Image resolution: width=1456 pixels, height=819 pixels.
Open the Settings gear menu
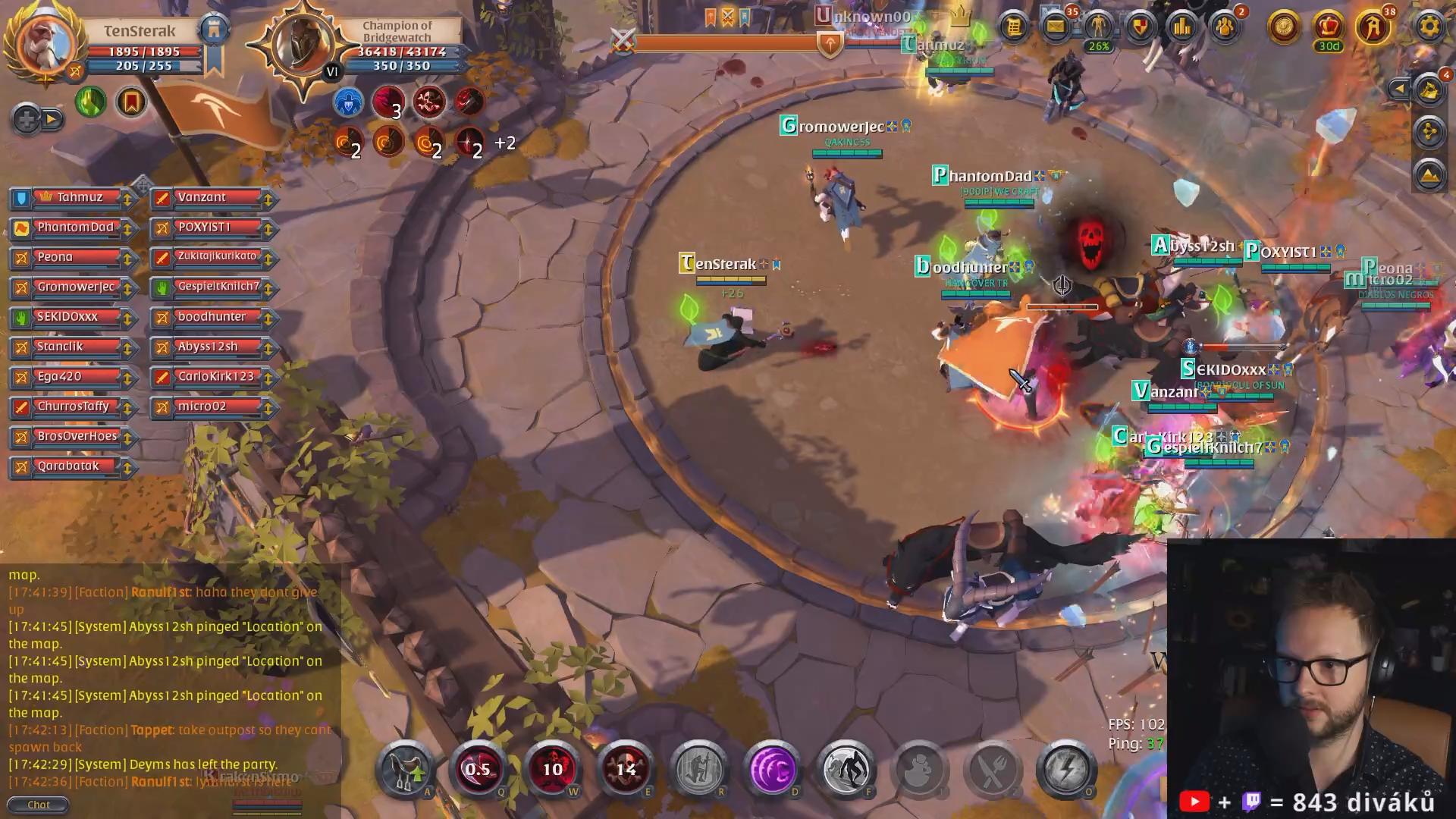pos(1429,27)
